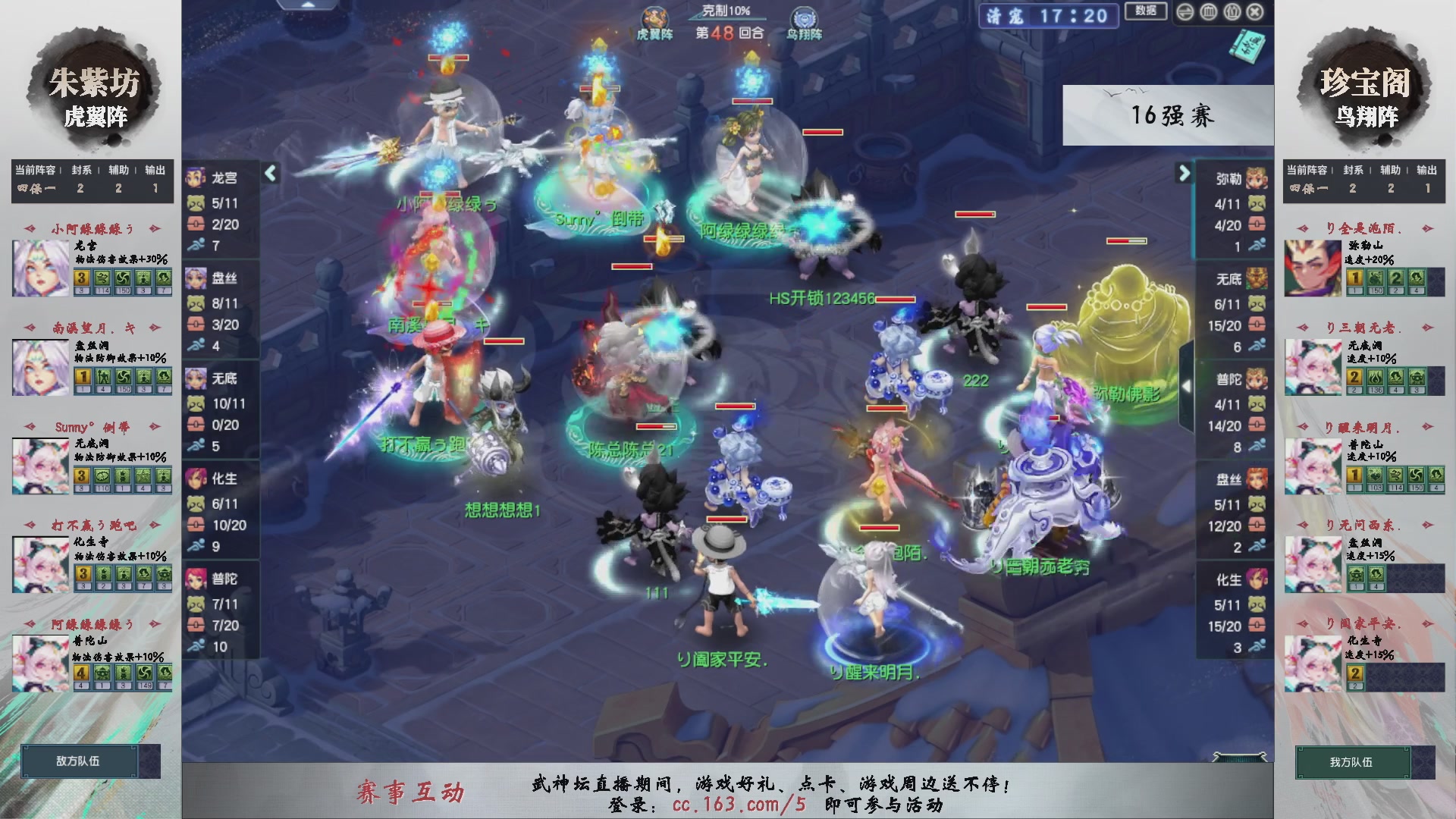This screenshot has width=1456, height=819.
Task: Click the wrench settings icon in top-right toolbar
Action: pyautogui.click(x=1234, y=12)
